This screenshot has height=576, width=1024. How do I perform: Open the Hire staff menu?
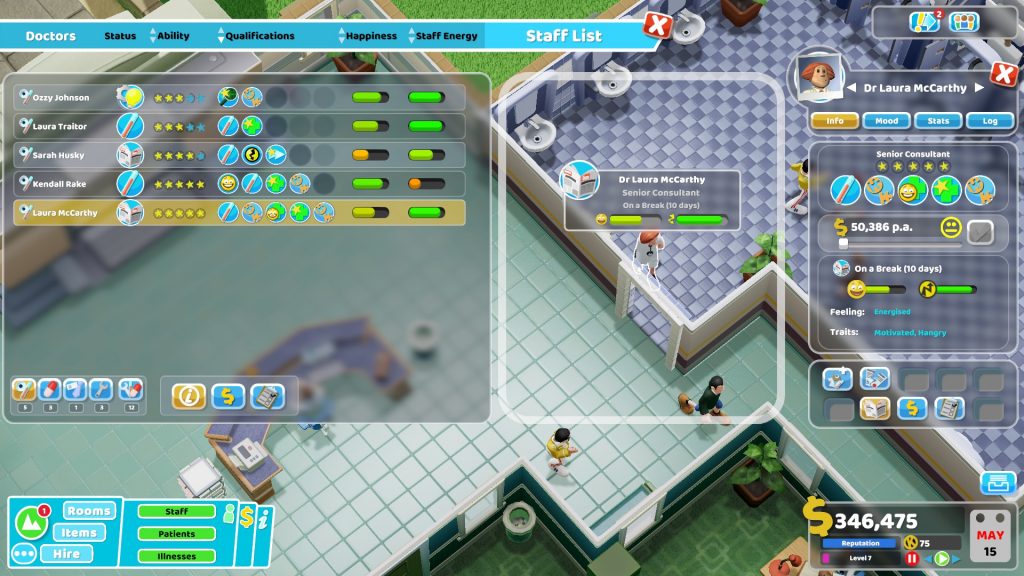tap(66, 553)
